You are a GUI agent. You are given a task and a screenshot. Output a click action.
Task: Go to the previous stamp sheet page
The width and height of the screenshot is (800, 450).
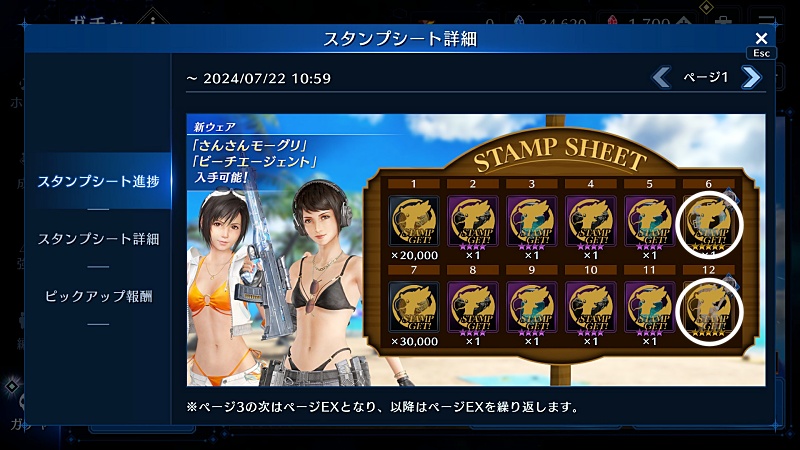click(x=661, y=77)
